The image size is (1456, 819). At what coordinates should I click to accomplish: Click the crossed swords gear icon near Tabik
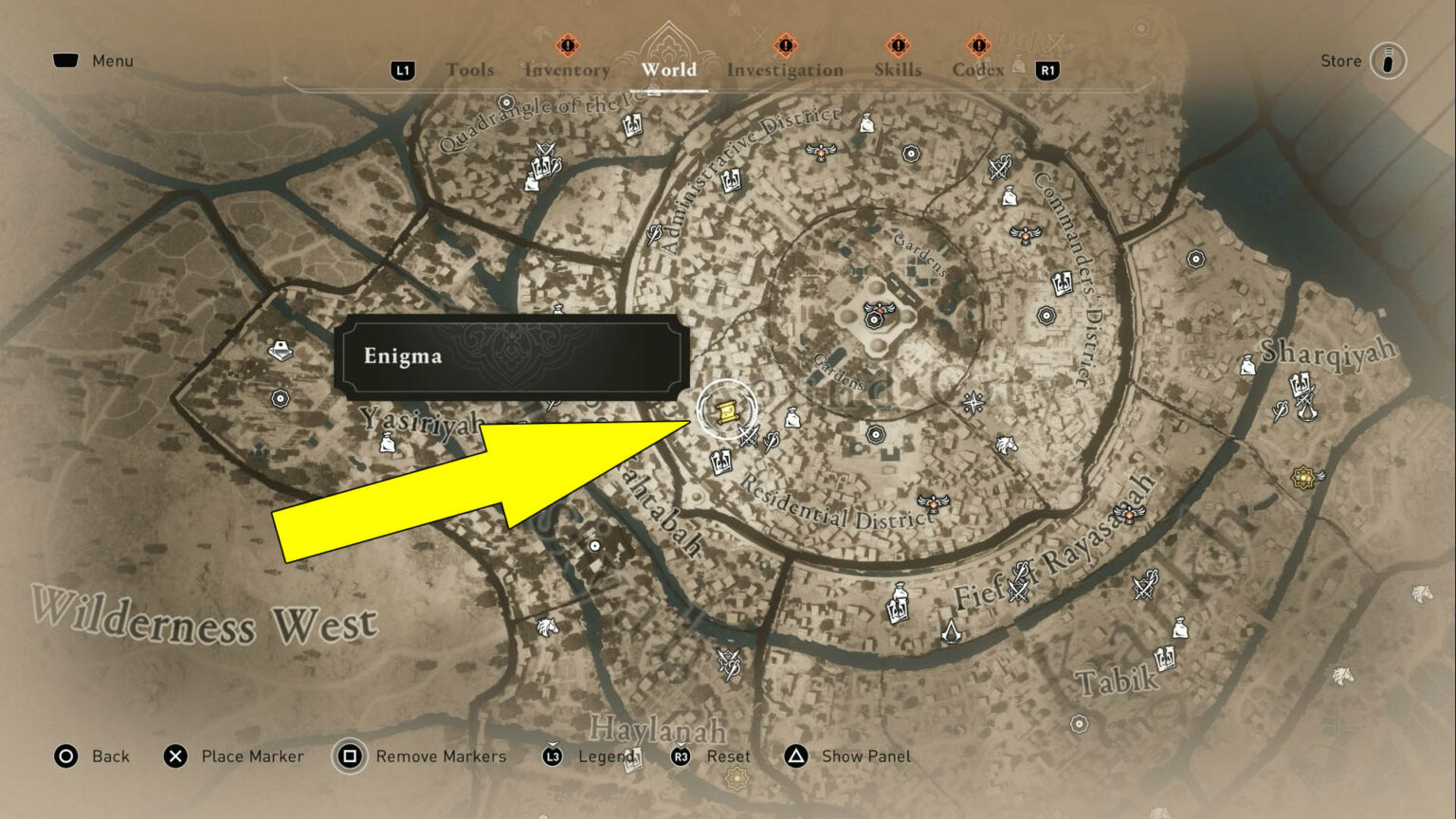click(x=1144, y=587)
